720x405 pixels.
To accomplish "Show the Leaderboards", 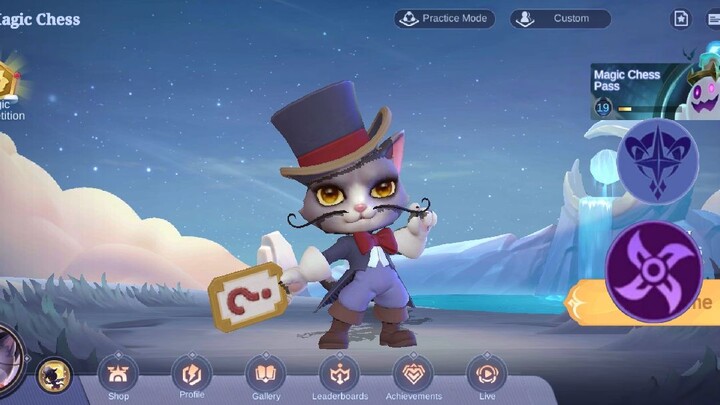I will pyautogui.click(x=339, y=377).
